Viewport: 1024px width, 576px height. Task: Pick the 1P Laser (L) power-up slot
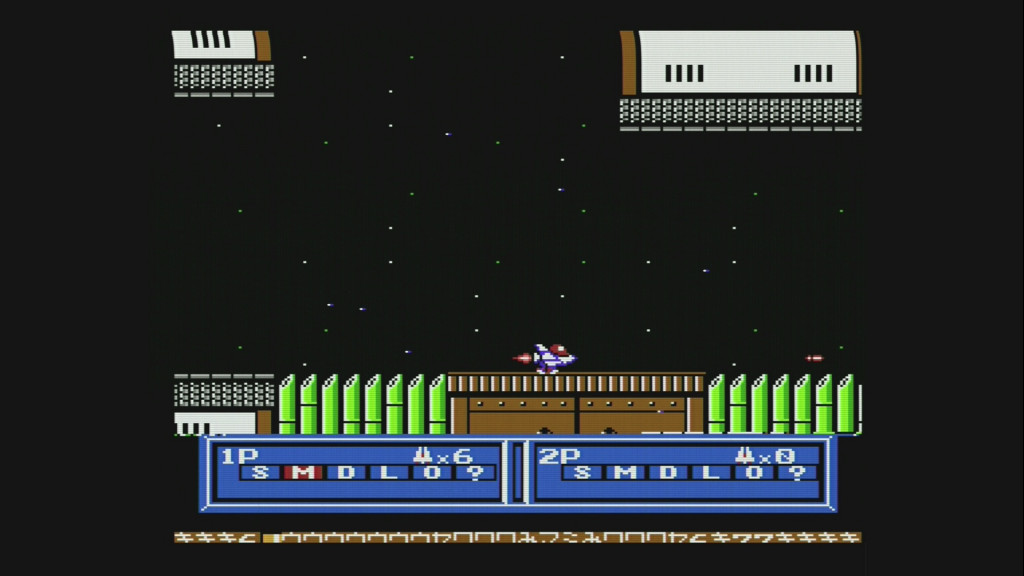click(x=389, y=473)
